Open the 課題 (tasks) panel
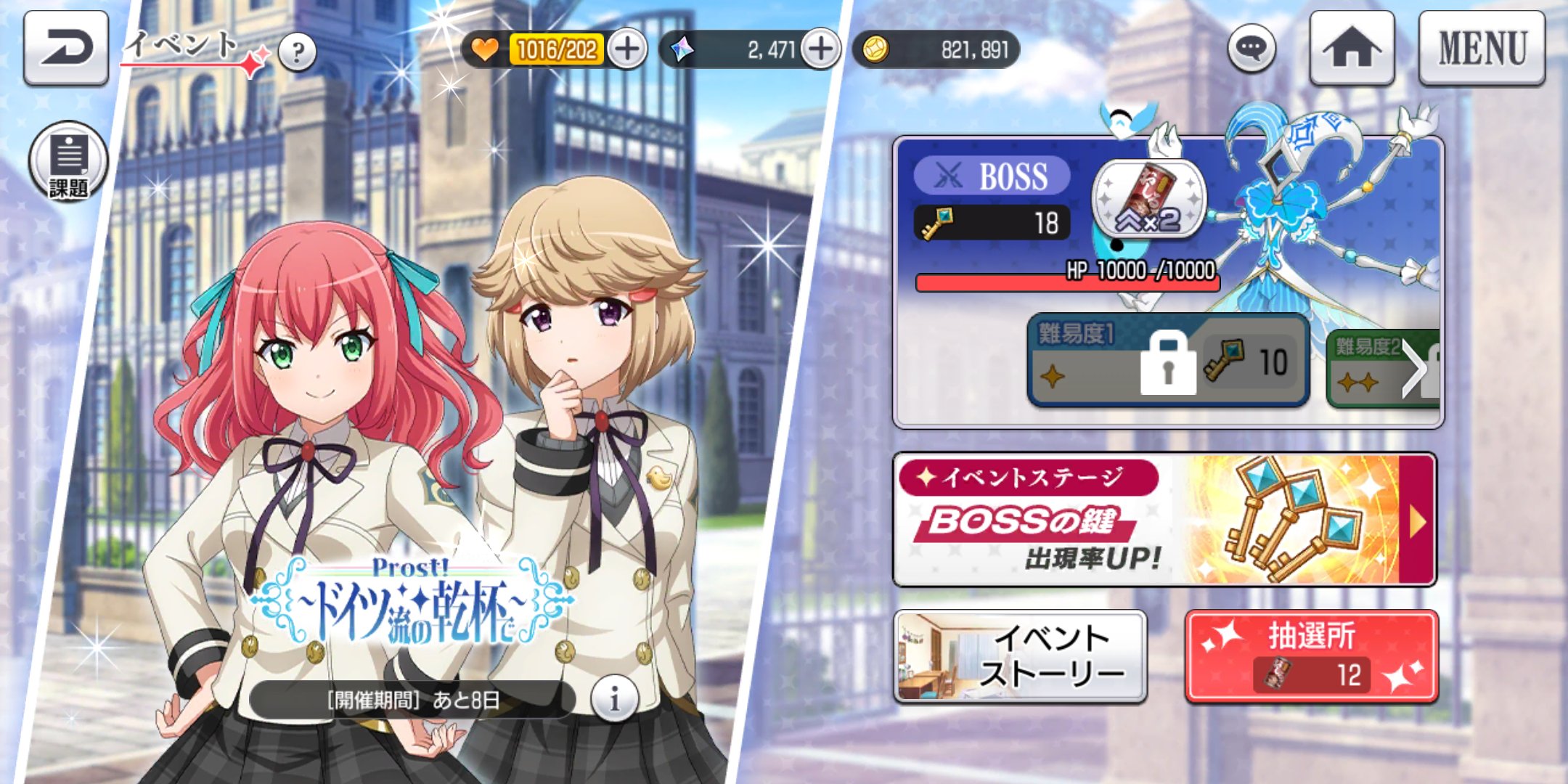1568x784 pixels. 69,160
